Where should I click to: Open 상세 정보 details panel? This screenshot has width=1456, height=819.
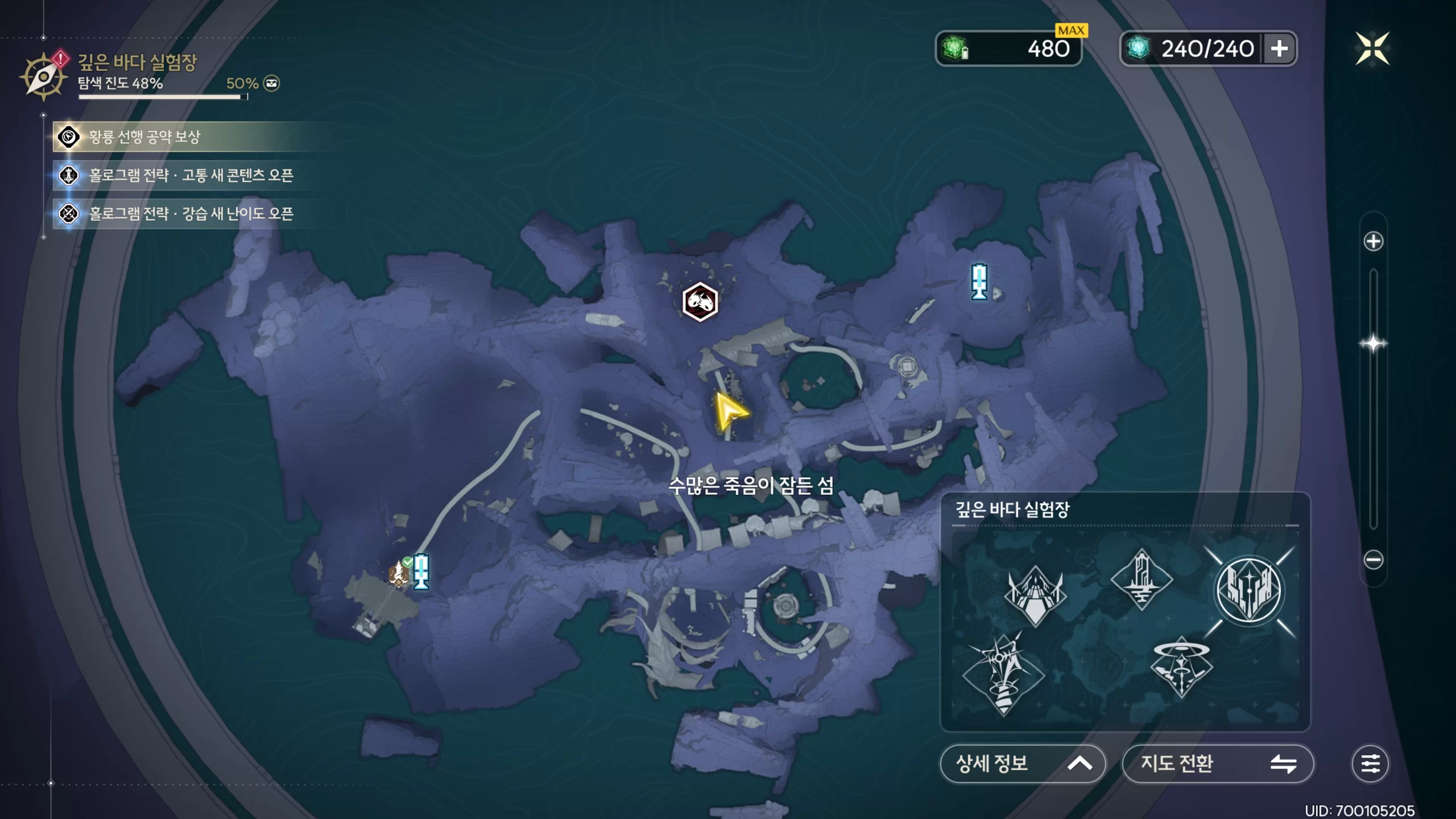(1022, 763)
